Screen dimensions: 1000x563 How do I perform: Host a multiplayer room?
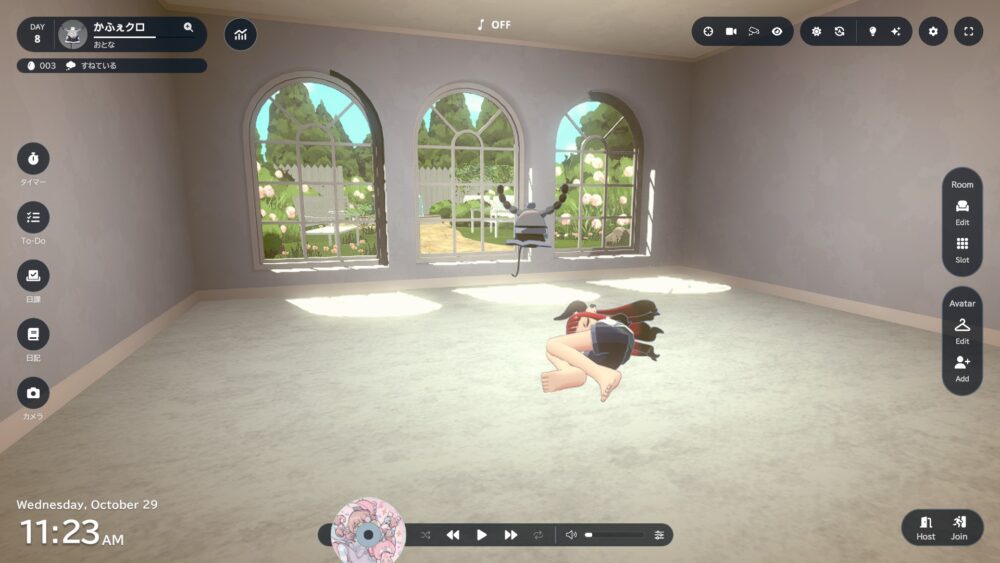tap(926, 526)
